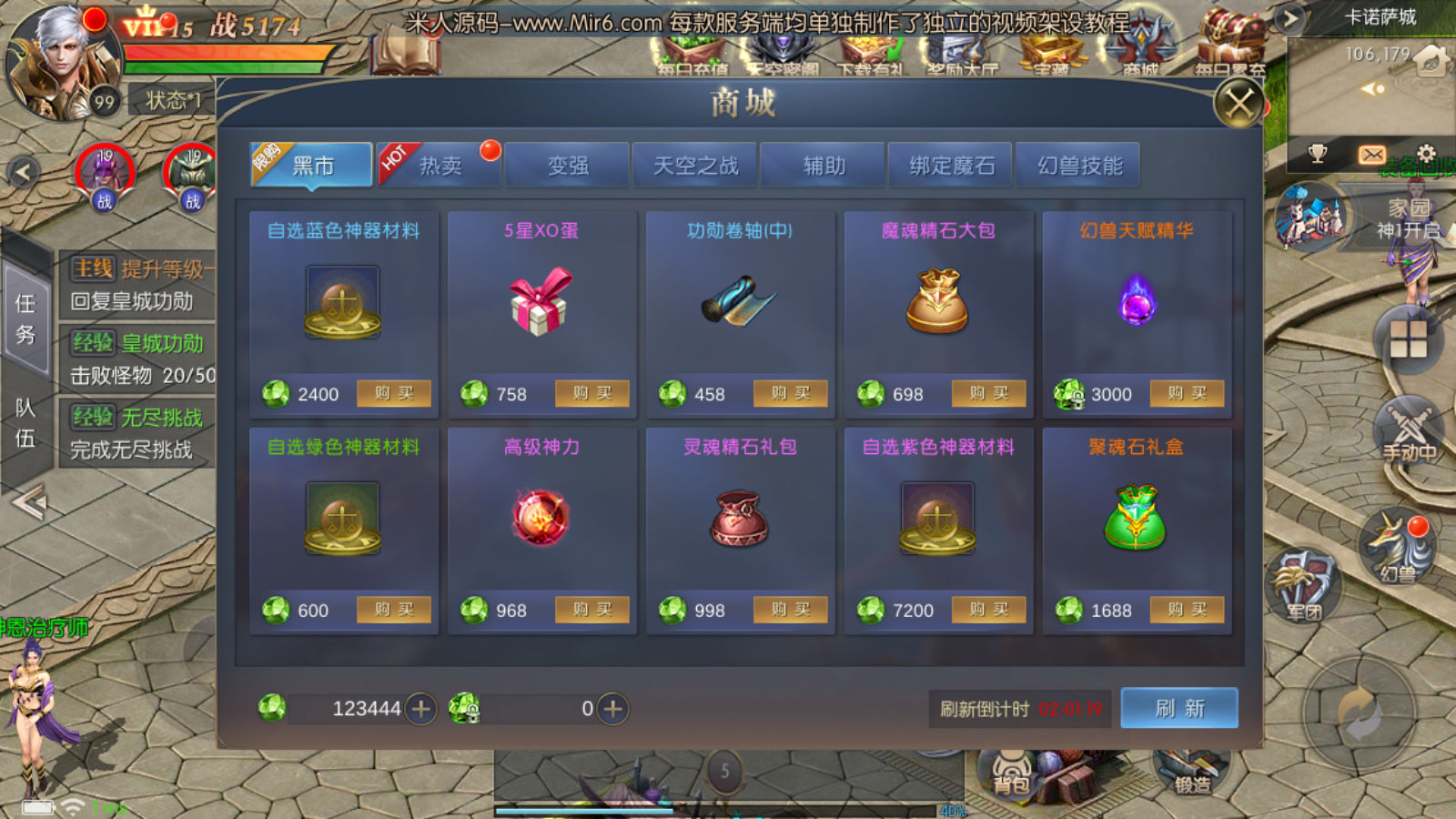Open the 变强 shop tab

pyautogui.click(x=568, y=166)
